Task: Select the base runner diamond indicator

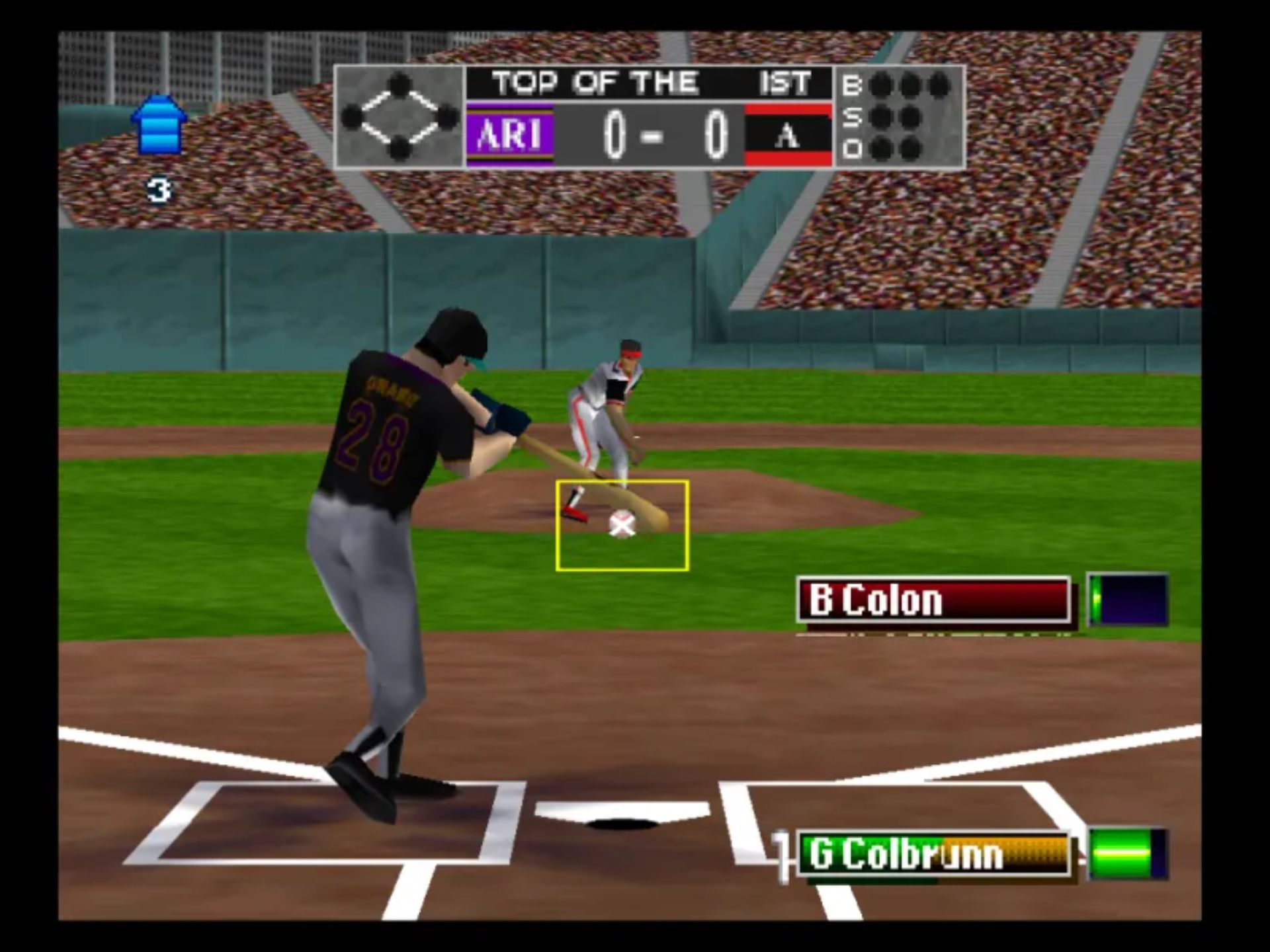Action: click(x=400, y=117)
